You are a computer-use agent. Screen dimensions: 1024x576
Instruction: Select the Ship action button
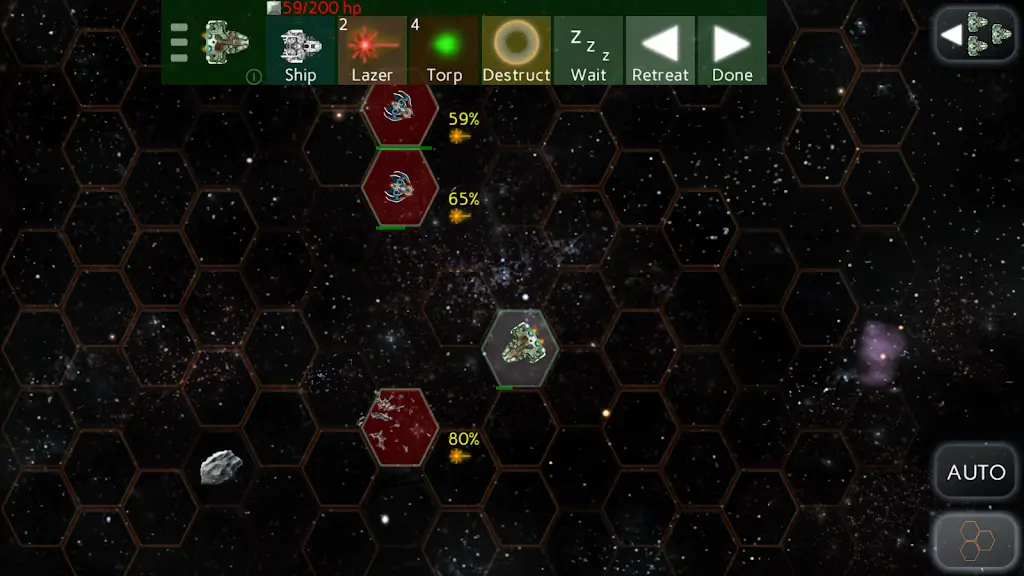[x=300, y=50]
